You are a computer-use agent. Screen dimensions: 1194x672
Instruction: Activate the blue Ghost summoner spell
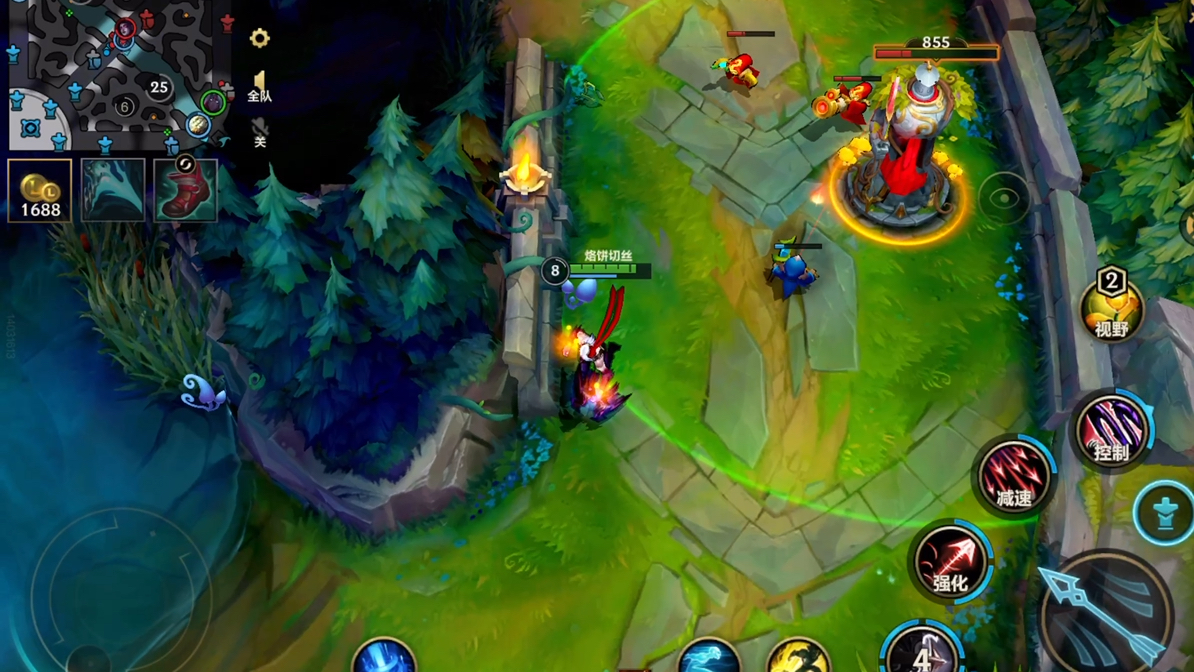coord(708,656)
